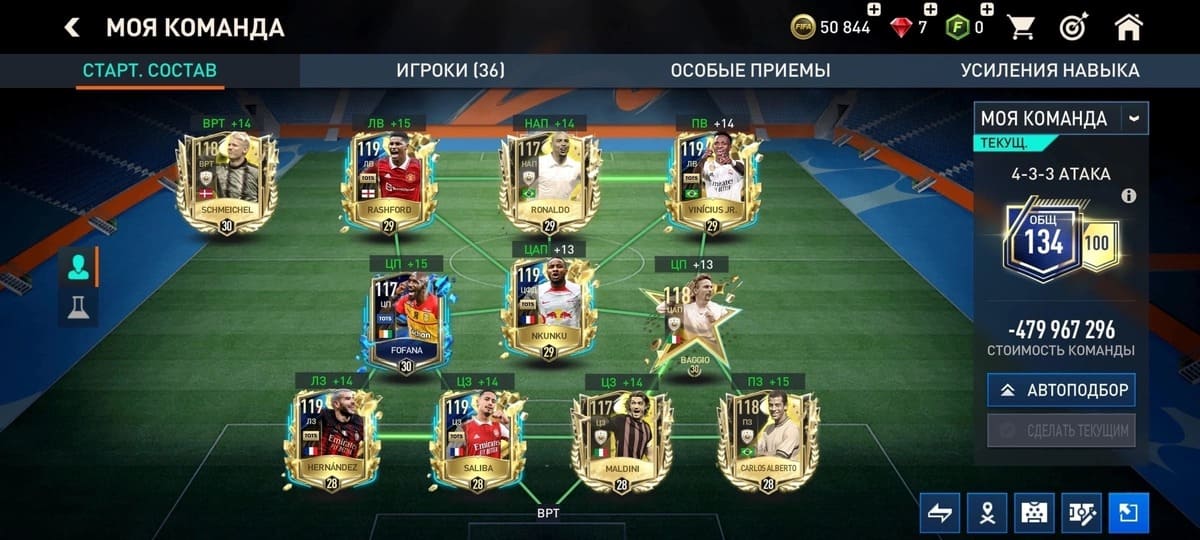The height and width of the screenshot is (540, 1200).
Task: Open the Особые приемы tab
Action: coord(750,70)
